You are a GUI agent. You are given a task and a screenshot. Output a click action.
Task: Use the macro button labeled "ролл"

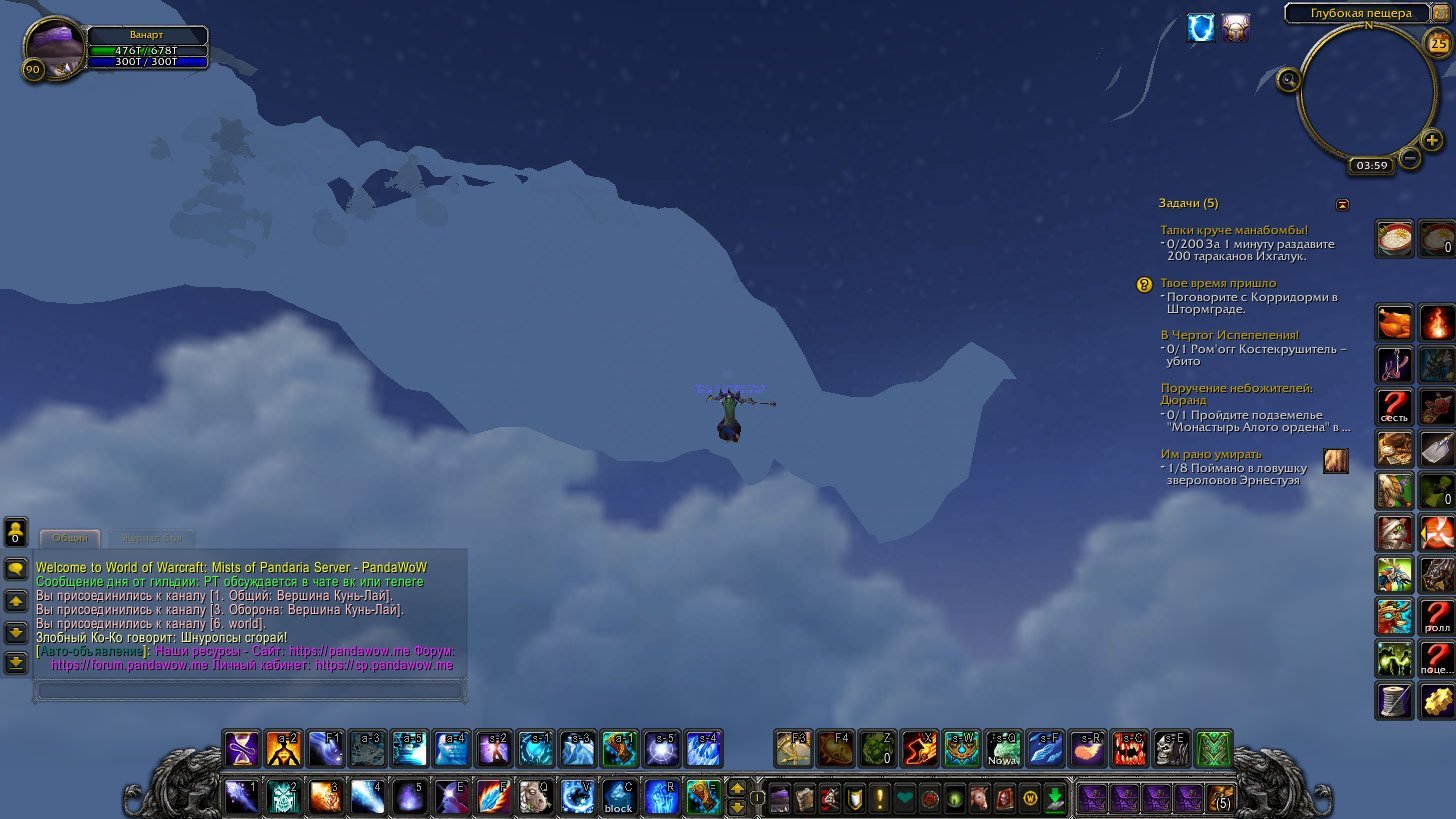pyautogui.click(x=1436, y=617)
